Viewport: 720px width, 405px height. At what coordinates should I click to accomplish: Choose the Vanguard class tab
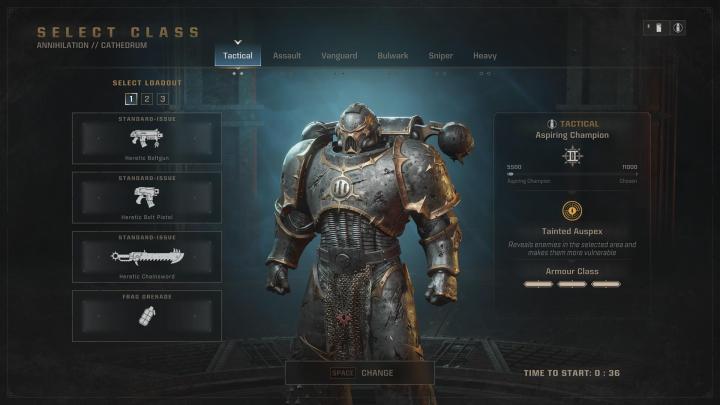coord(339,56)
